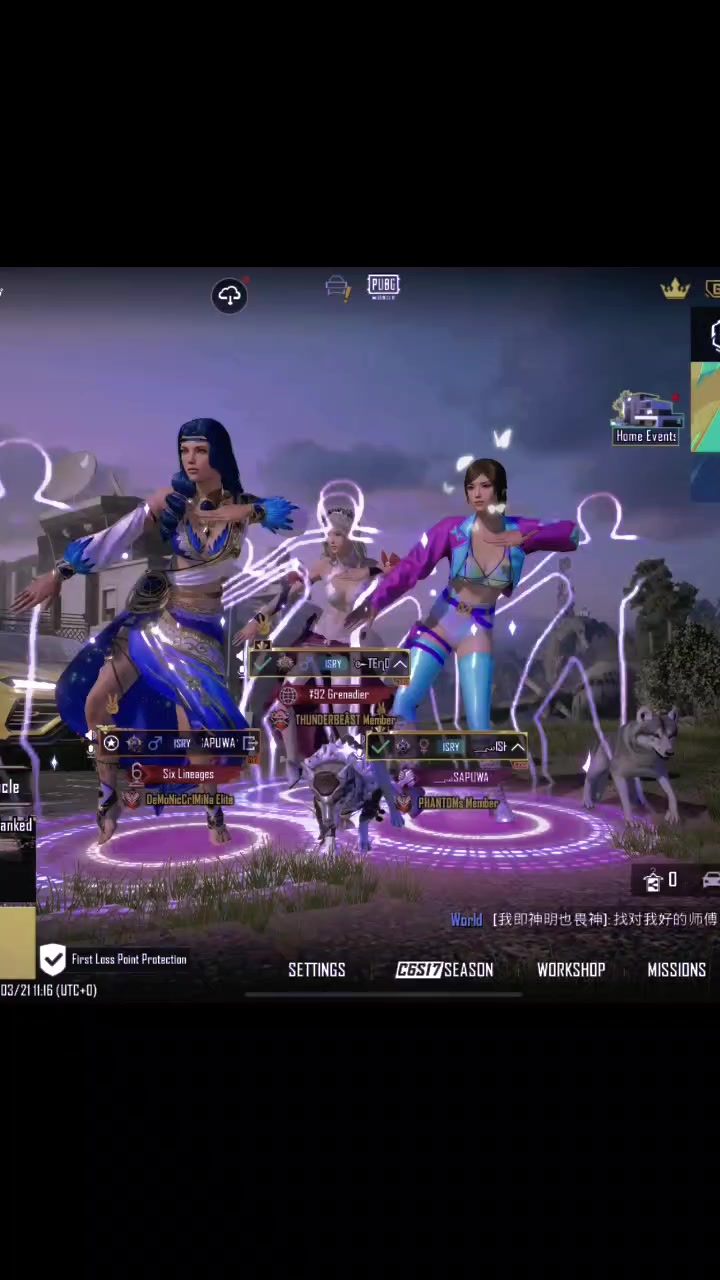Open the Missions menu
Viewport: 720px width, 1280px height.
(x=676, y=970)
